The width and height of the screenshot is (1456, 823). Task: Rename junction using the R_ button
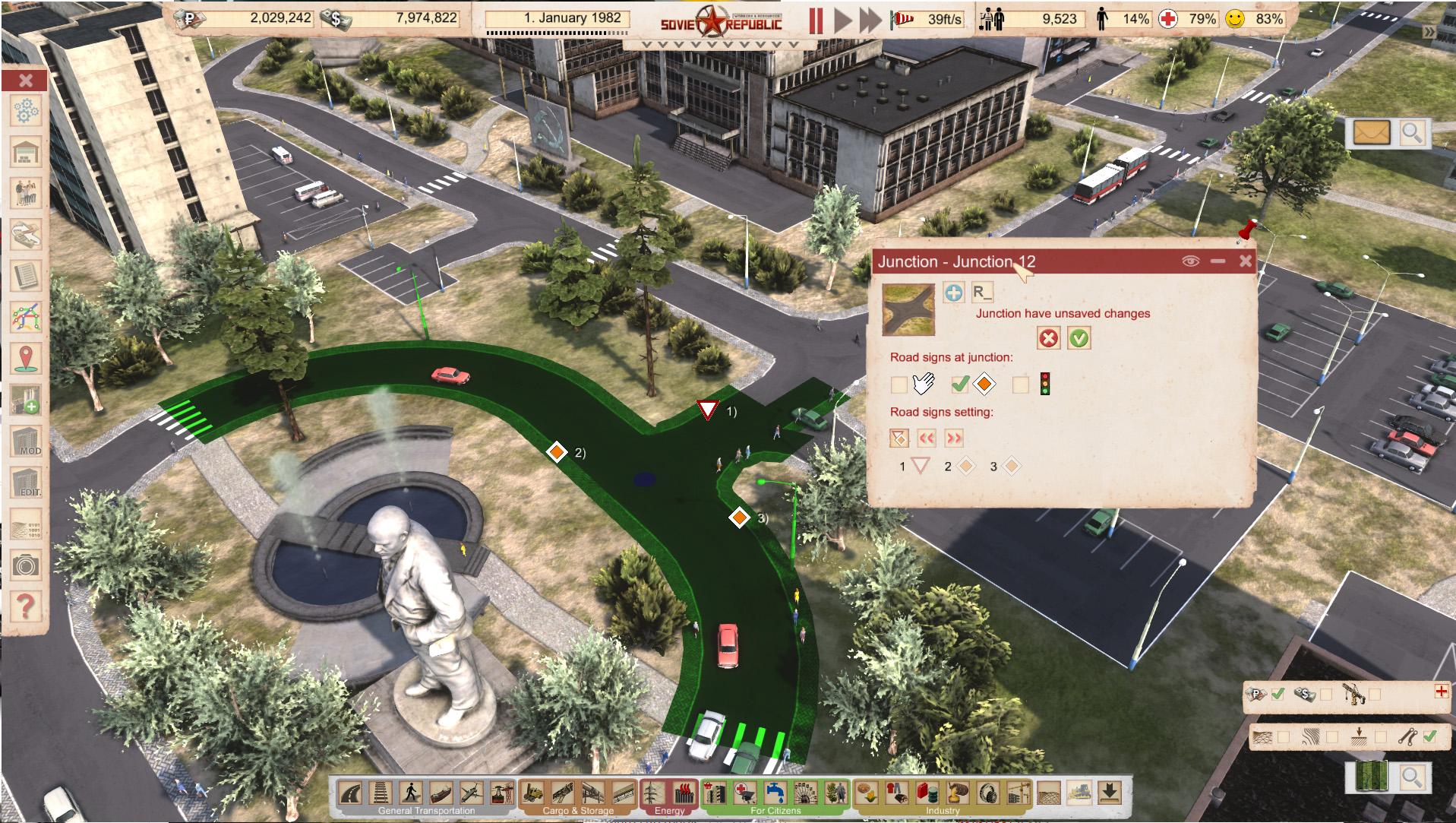[982, 292]
